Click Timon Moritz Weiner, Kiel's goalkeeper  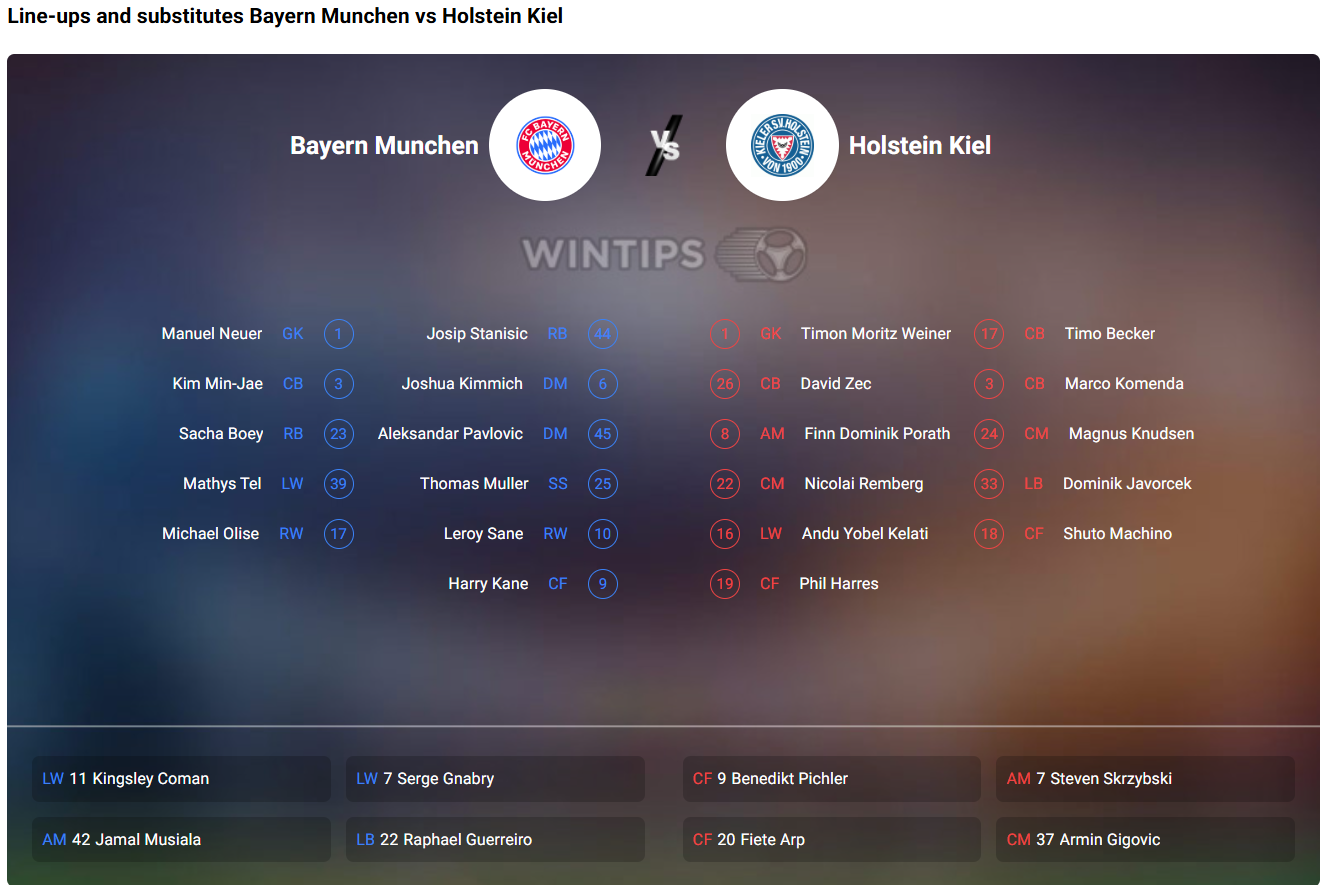point(876,334)
